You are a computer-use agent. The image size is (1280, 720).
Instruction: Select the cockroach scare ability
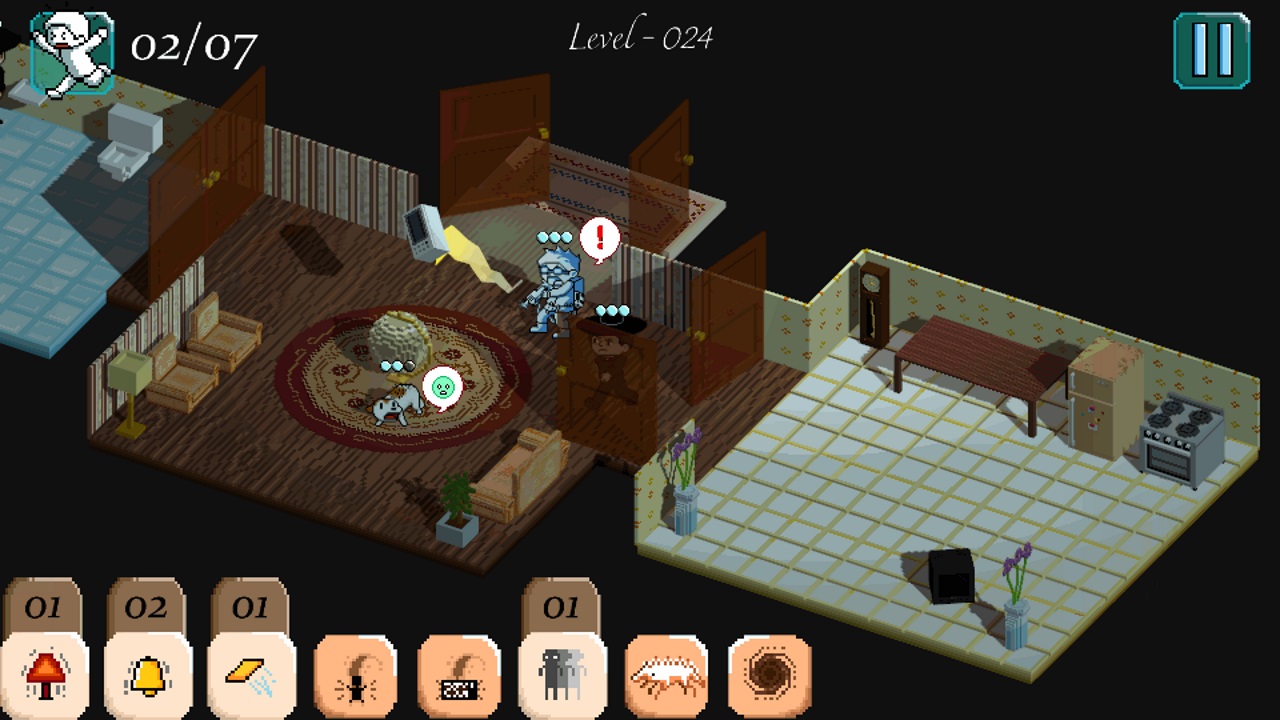(x=358, y=672)
